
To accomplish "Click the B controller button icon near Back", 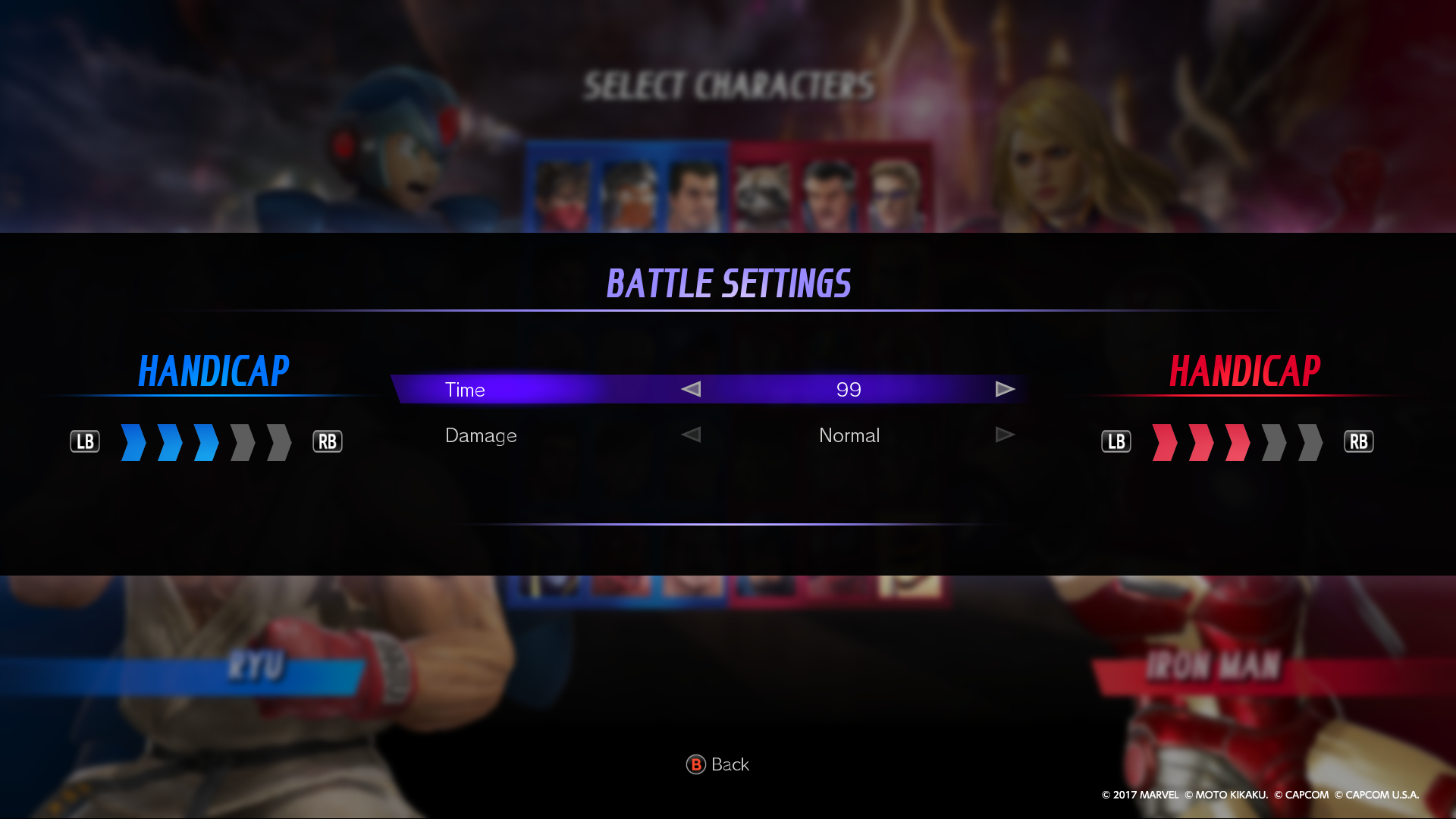I will (696, 764).
